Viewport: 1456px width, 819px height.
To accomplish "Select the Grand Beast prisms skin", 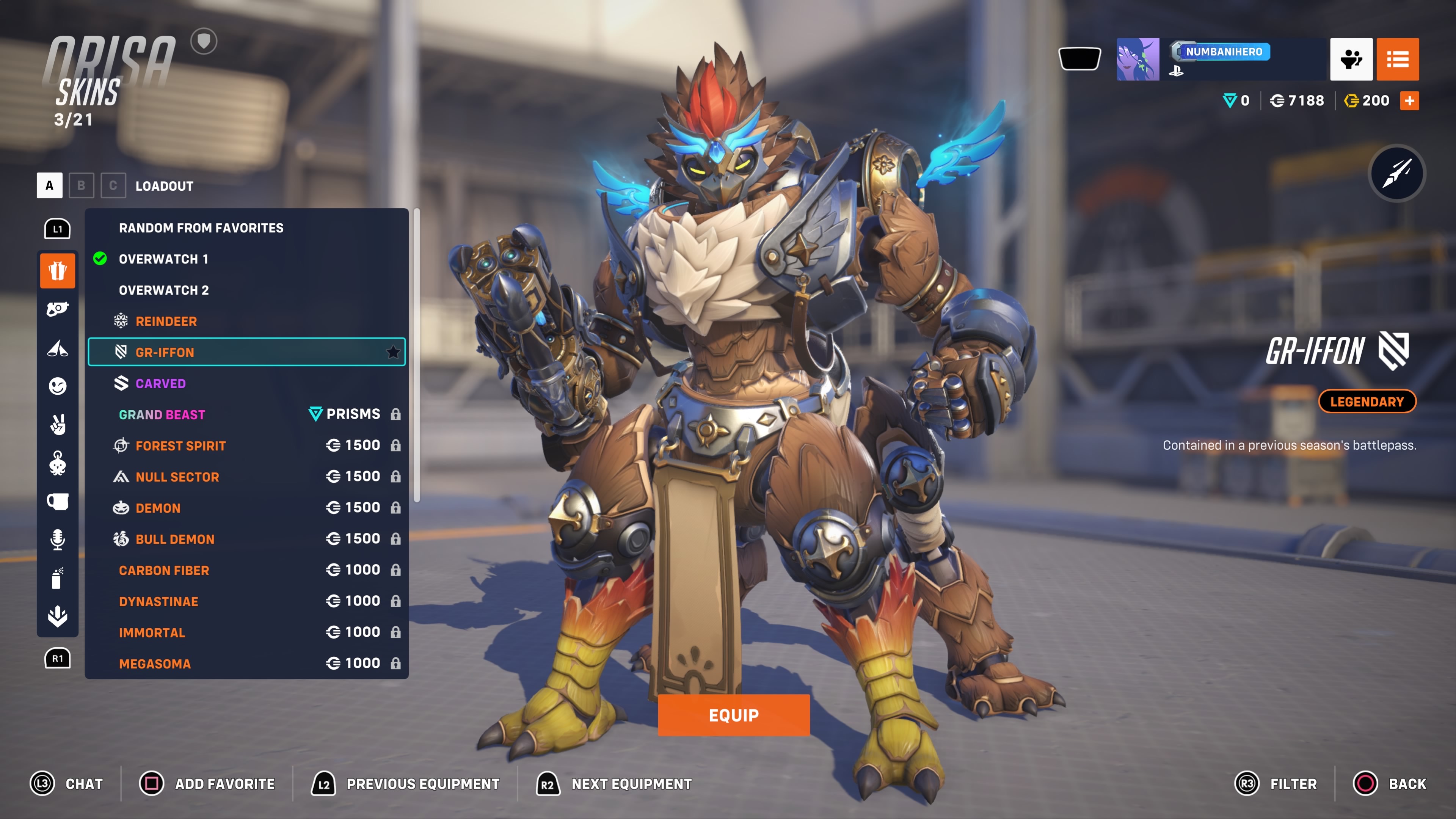I will pos(162,414).
